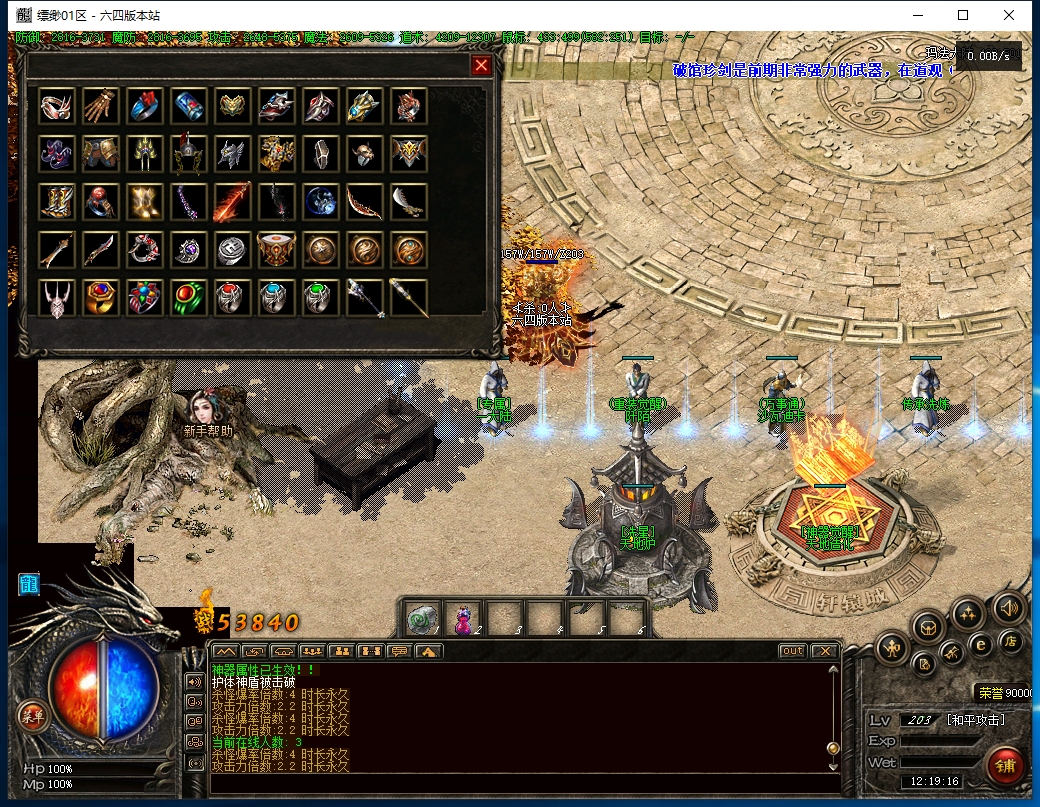Open the 店 store round icon

click(x=1011, y=641)
